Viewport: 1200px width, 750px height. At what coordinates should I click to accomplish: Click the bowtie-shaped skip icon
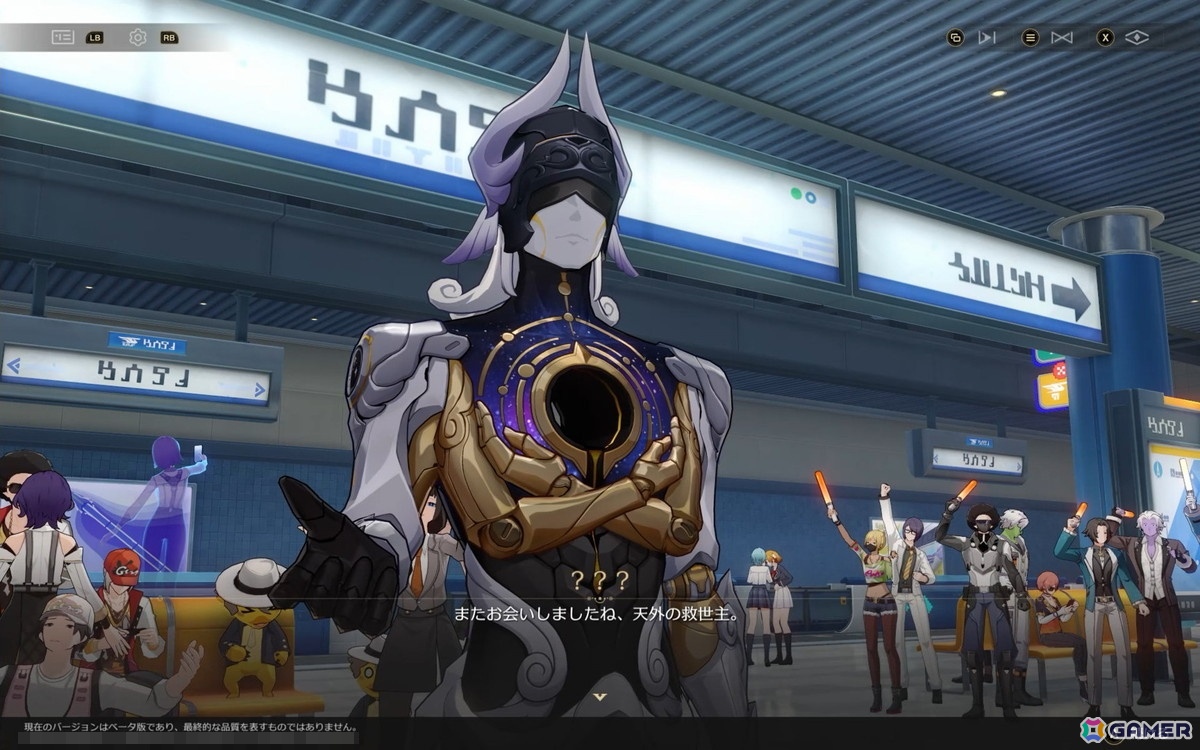pyautogui.click(x=1062, y=38)
